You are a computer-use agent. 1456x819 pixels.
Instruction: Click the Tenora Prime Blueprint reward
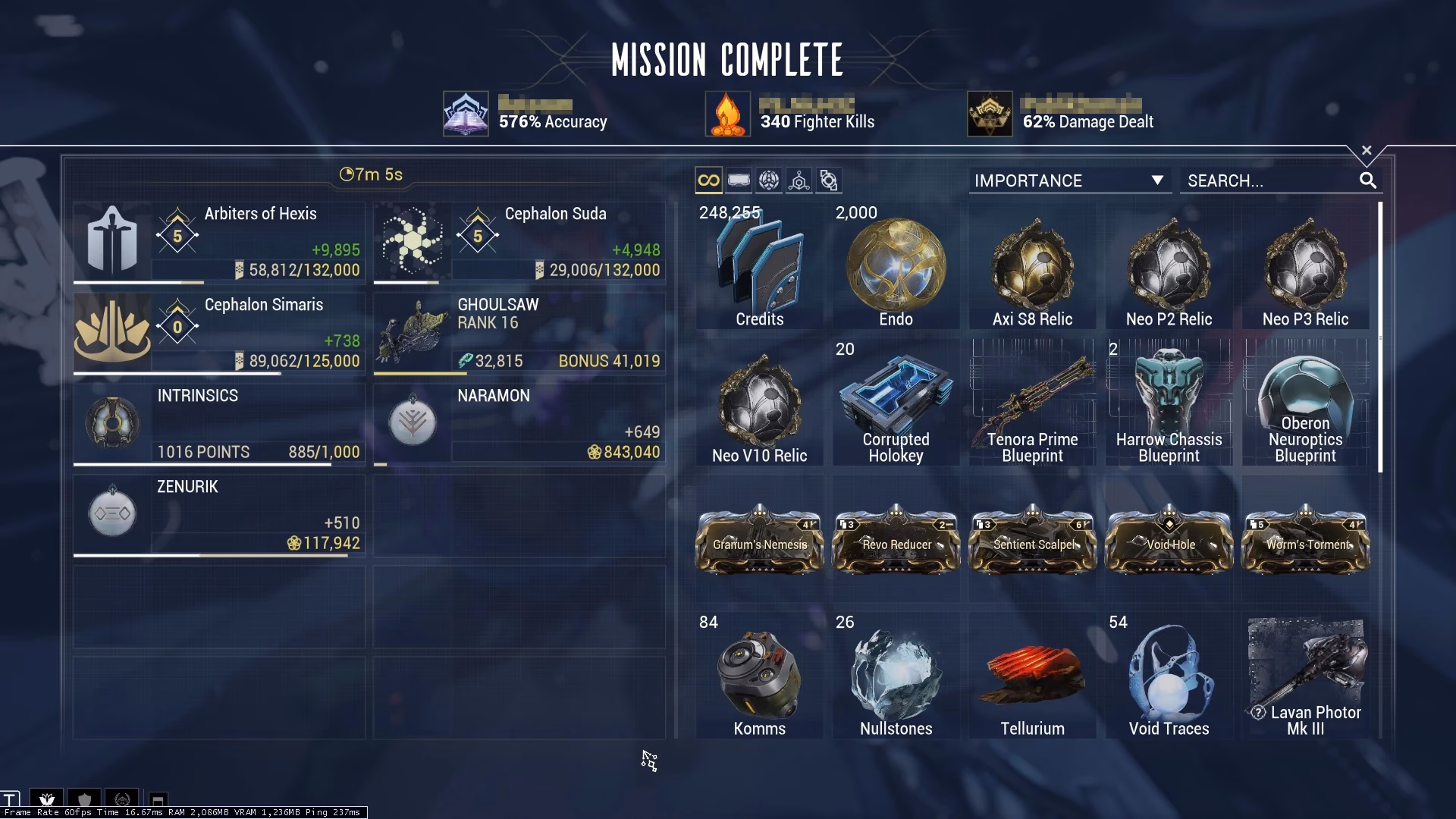[x=1032, y=402]
